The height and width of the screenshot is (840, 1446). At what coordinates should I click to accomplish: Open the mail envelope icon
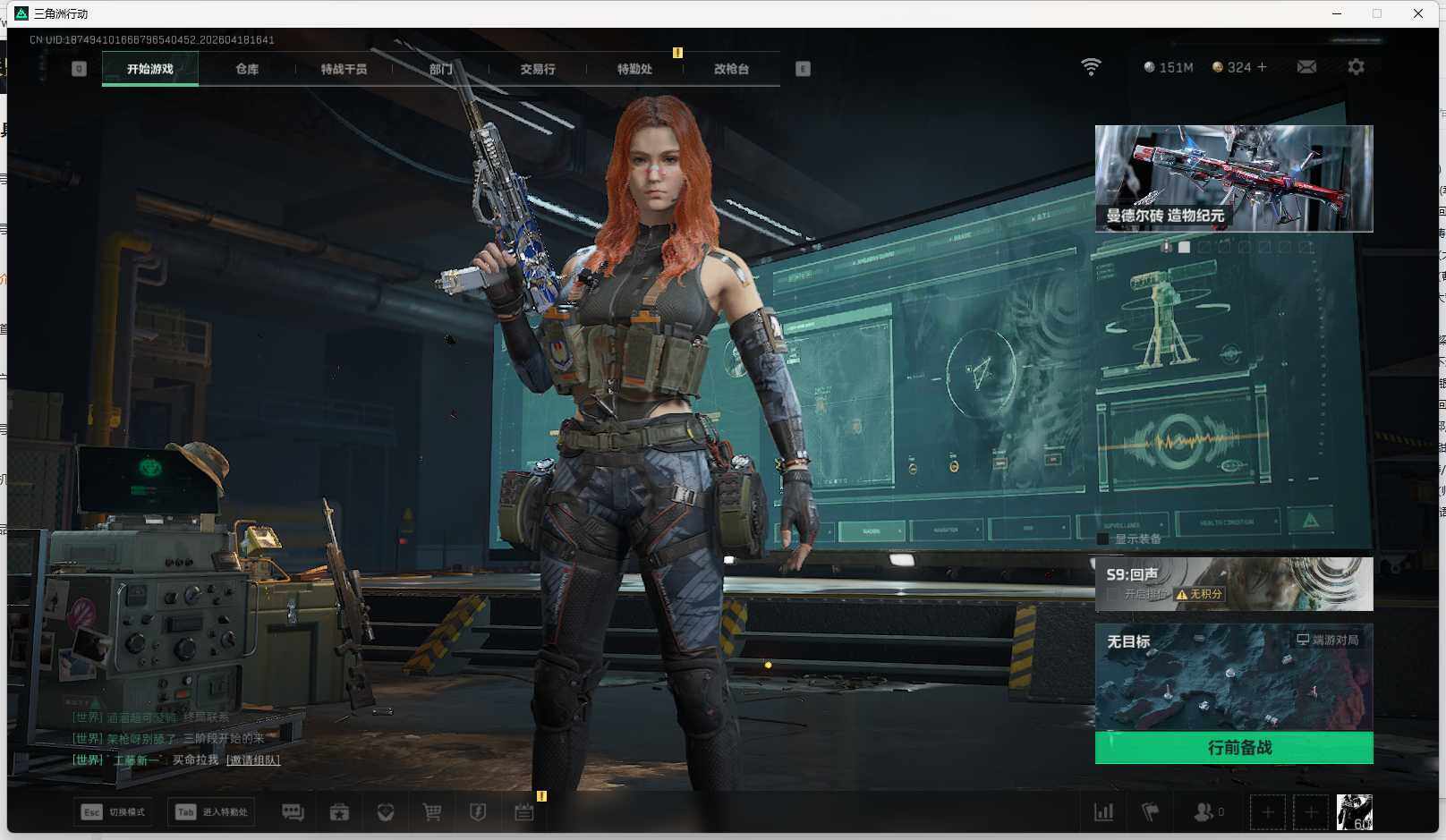click(x=1306, y=67)
